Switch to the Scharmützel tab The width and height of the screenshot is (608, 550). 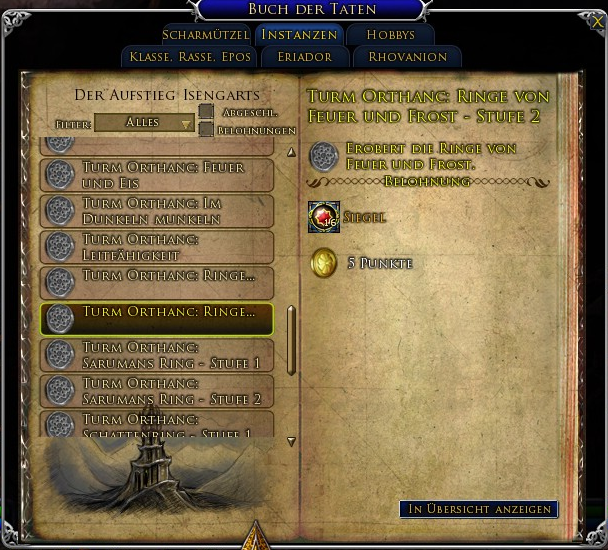pyautogui.click(x=204, y=35)
